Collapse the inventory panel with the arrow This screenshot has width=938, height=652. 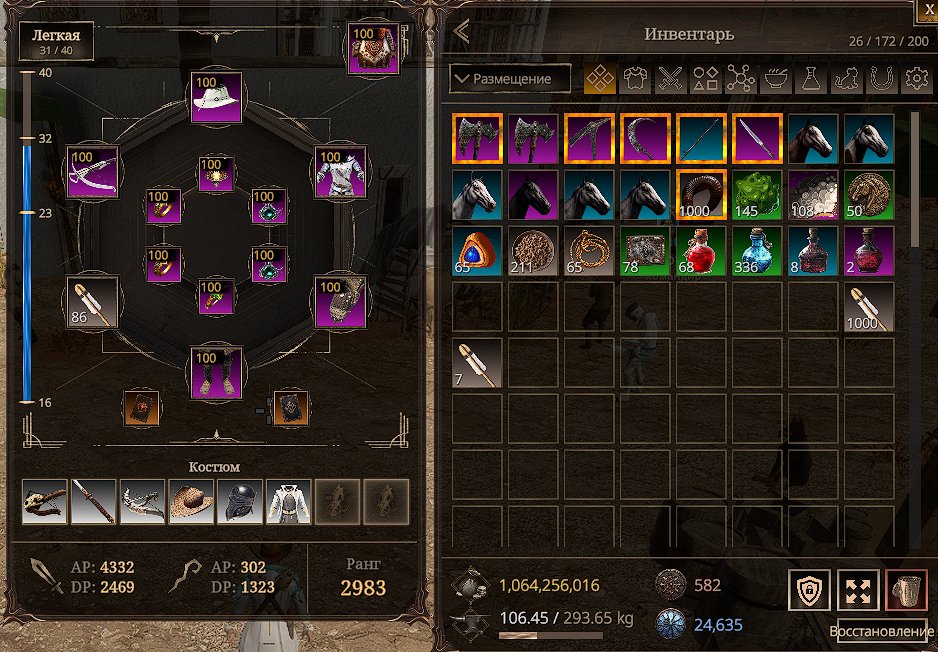(461, 32)
